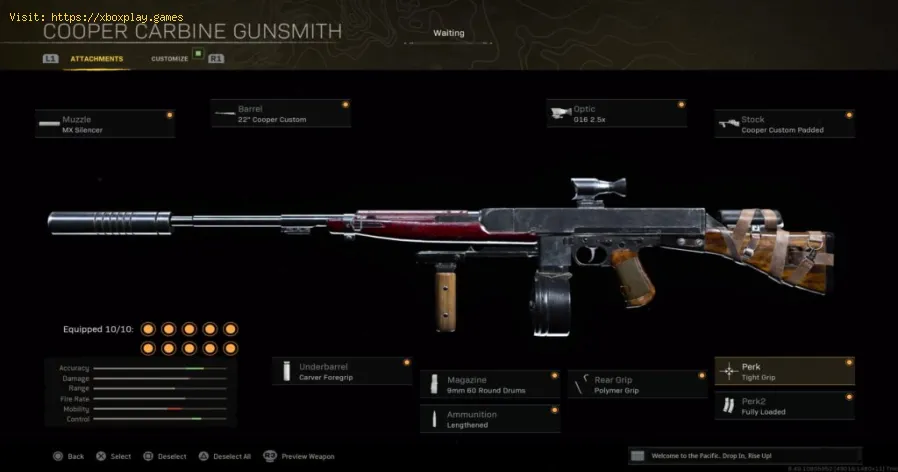Image resolution: width=898 pixels, height=472 pixels.
Task: Open the Optic G16 2.5x slot
Action: tap(616, 113)
